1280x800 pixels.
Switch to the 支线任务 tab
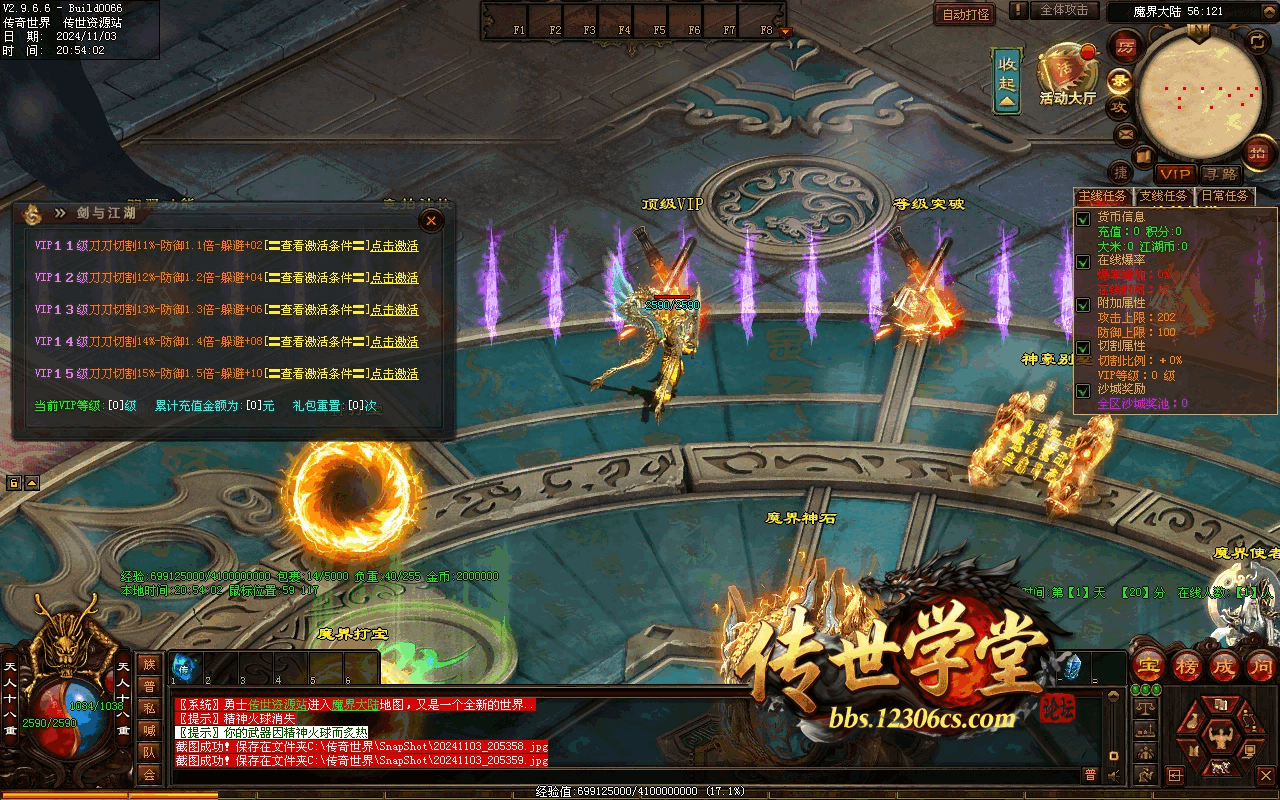1164,196
